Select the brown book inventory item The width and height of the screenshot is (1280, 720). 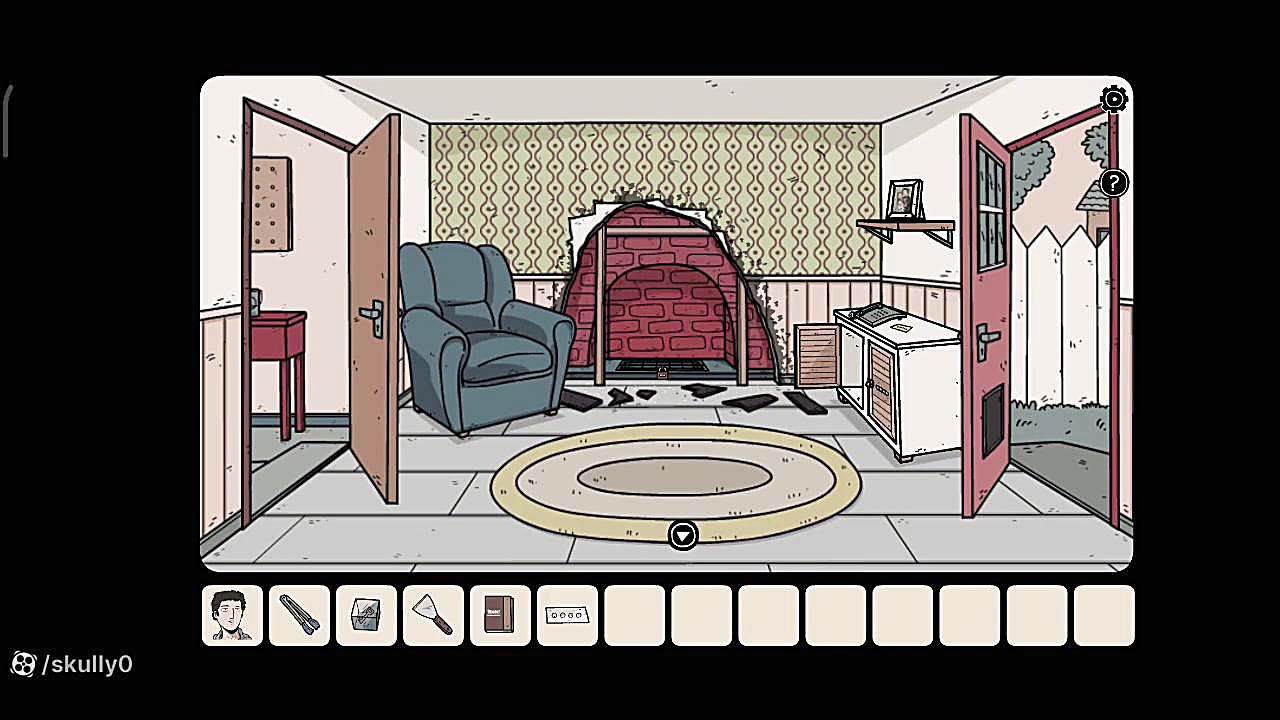[500, 615]
